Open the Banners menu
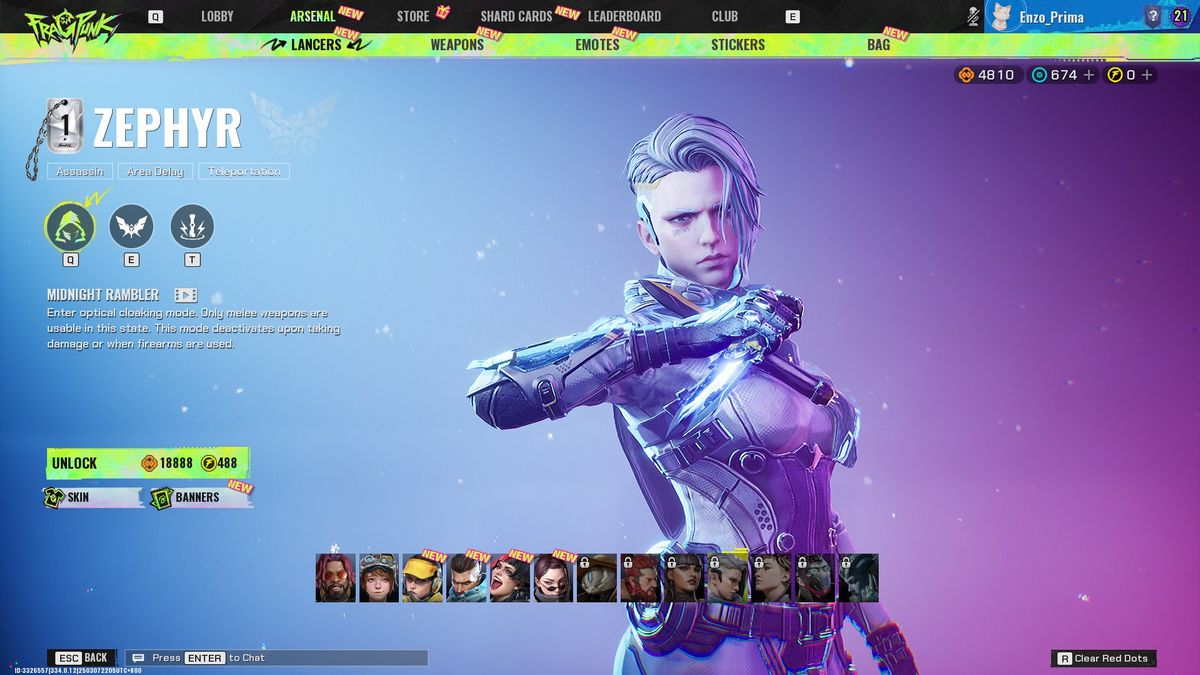This screenshot has width=1200, height=675. (x=197, y=497)
